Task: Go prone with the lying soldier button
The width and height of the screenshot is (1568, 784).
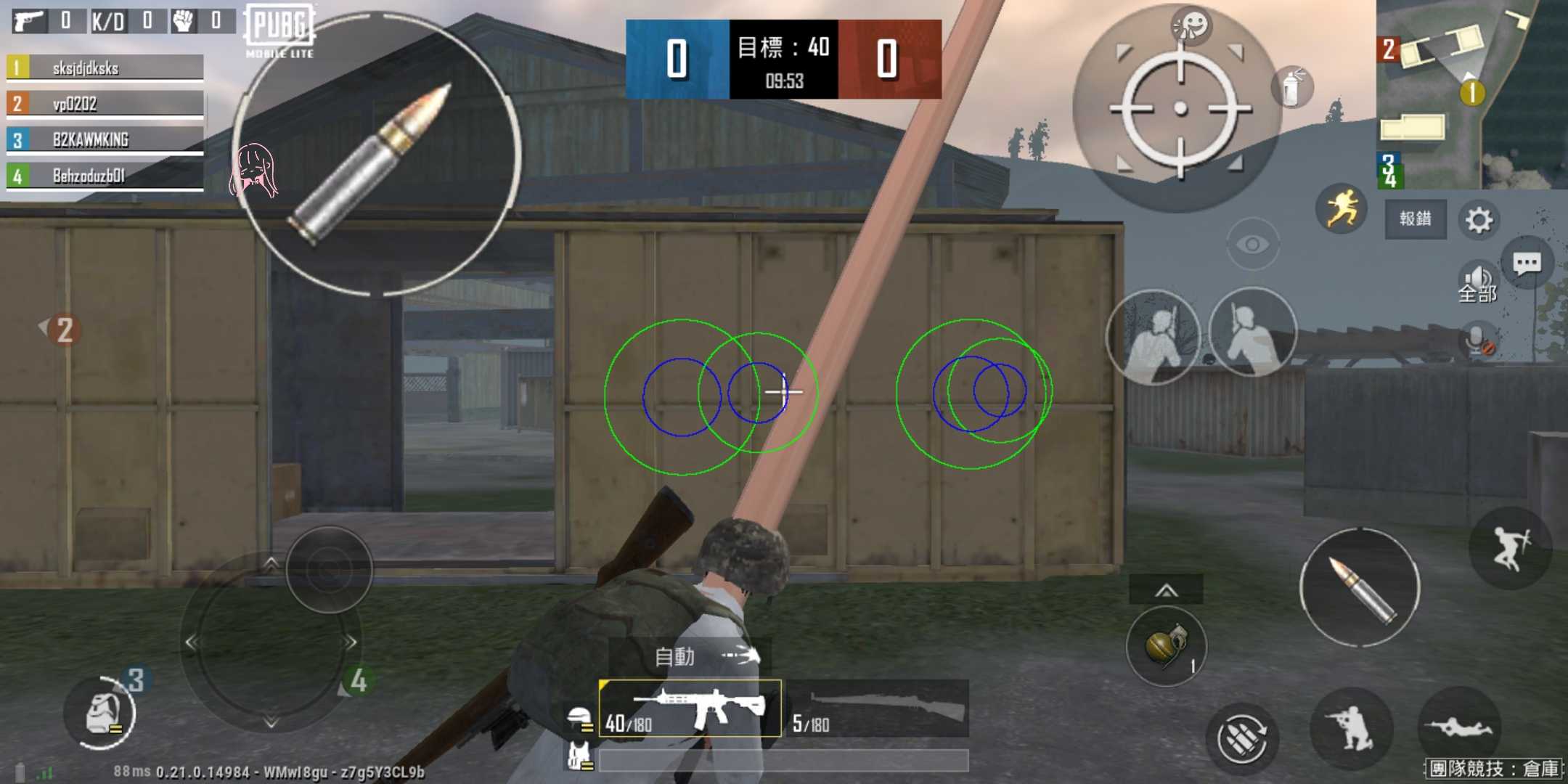Action: coord(1458,727)
